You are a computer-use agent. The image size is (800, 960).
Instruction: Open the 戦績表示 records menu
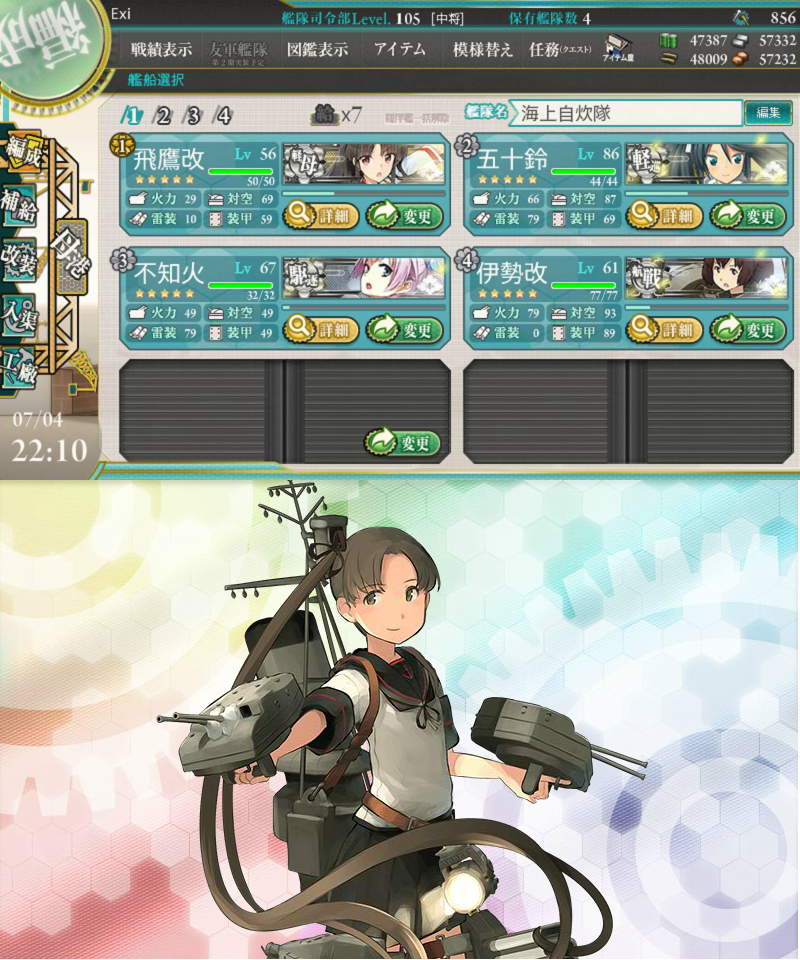[x=161, y=49]
